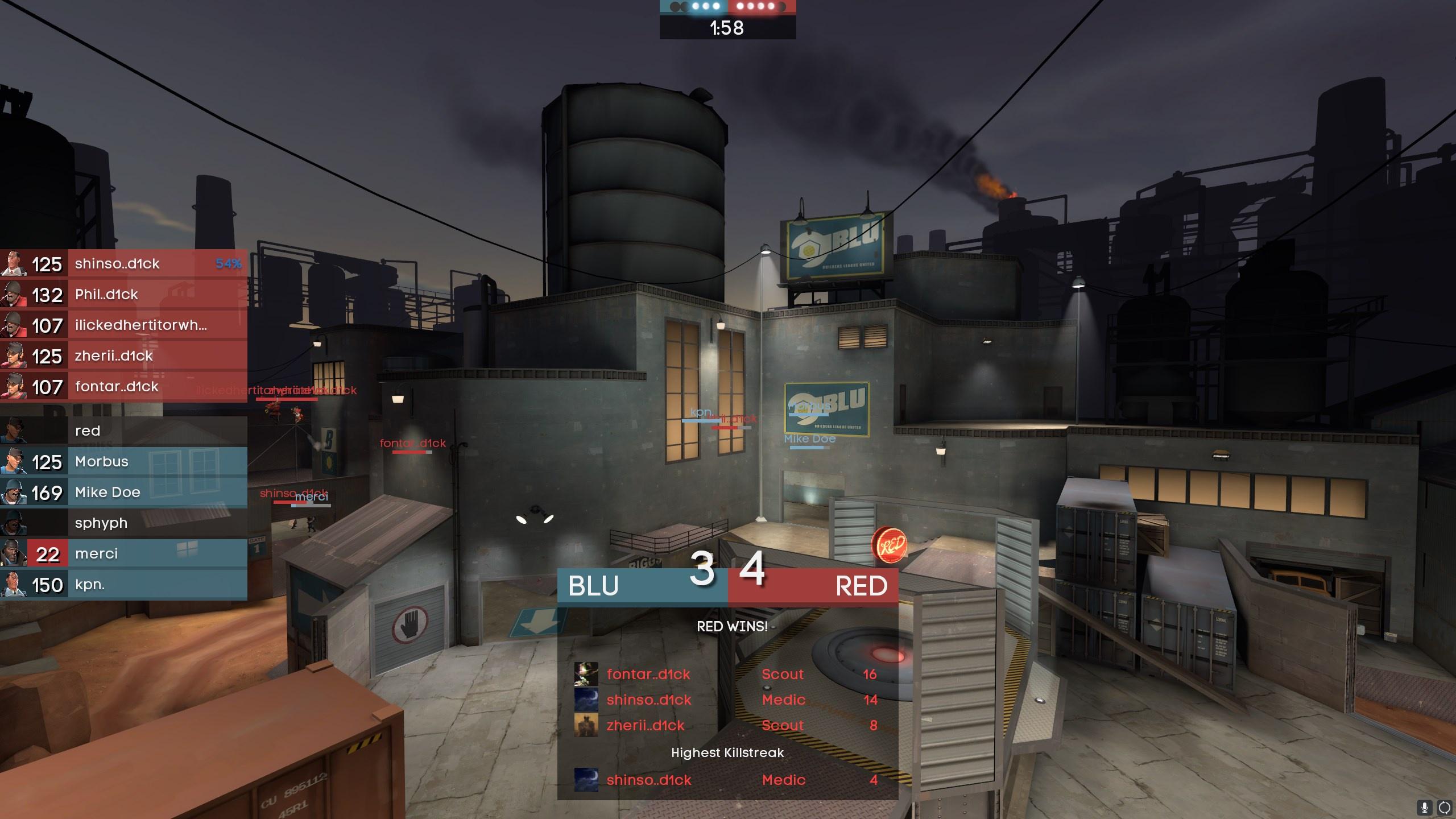Select the player row named red
Viewport: 1456px width, 819px height.
tap(124, 431)
